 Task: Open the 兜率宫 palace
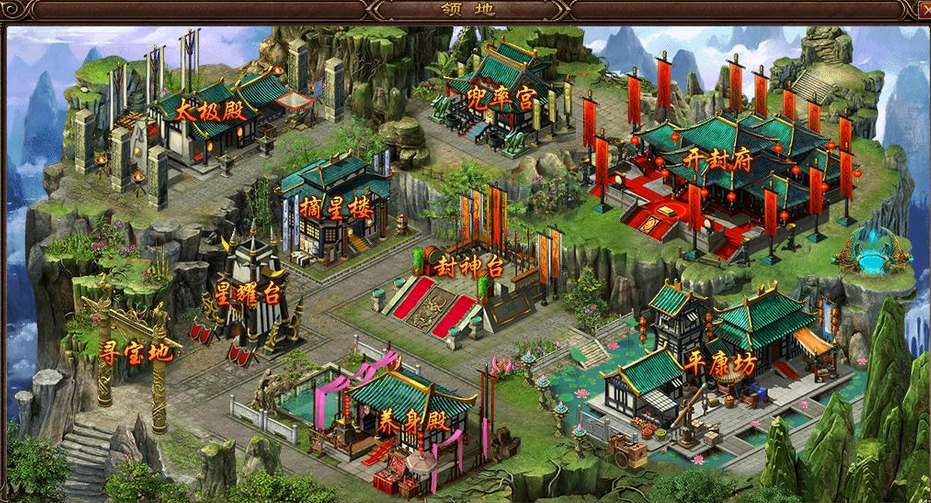pyautogui.click(x=501, y=98)
